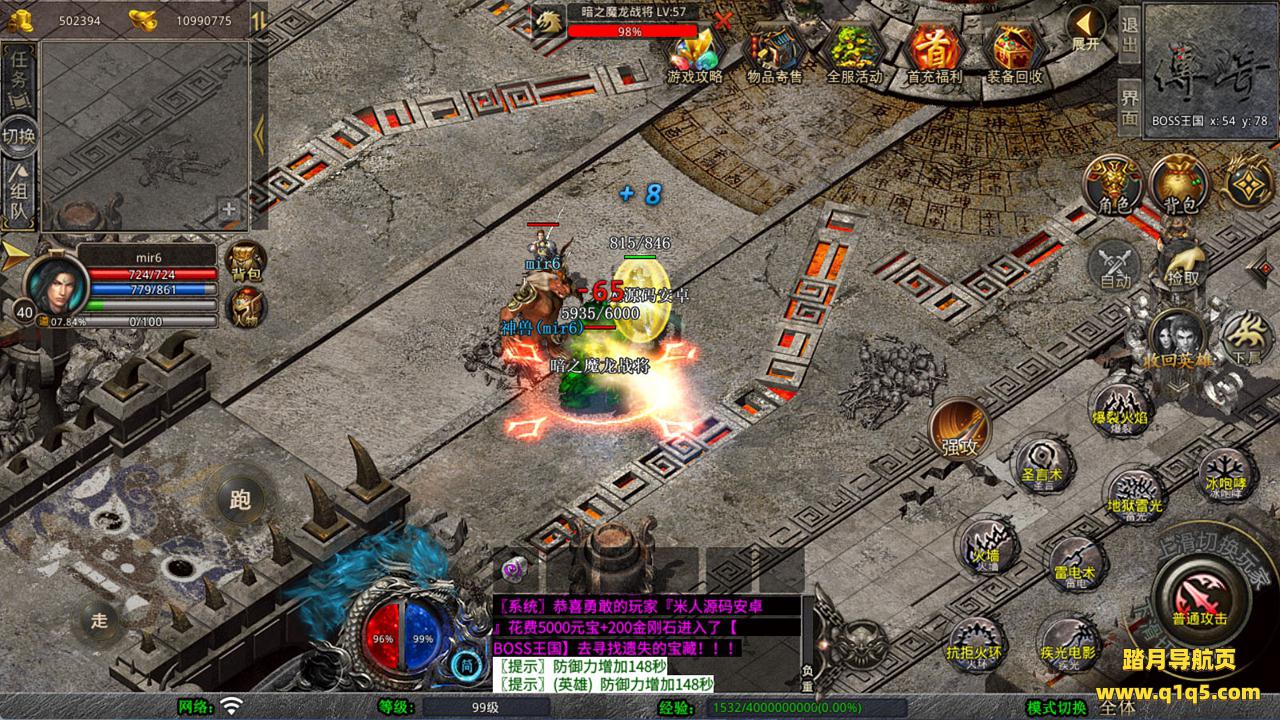Image resolution: width=1280 pixels, height=720 pixels.
Task: Click the 展开 expand arrow button
Action: (1085, 29)
